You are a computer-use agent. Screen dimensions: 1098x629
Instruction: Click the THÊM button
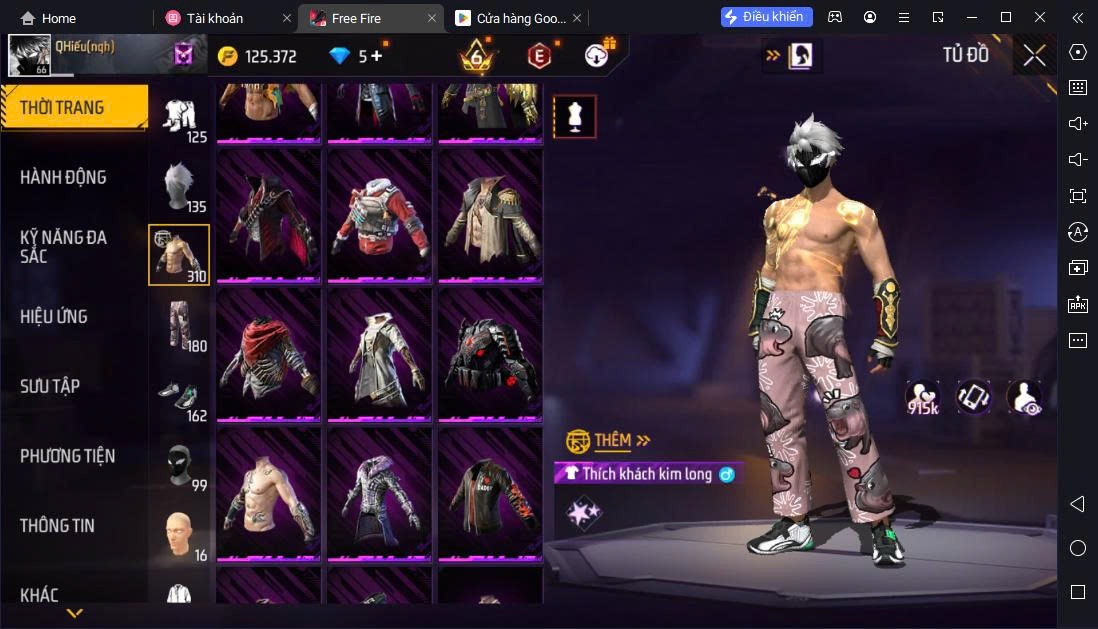[x=612, y=440]
